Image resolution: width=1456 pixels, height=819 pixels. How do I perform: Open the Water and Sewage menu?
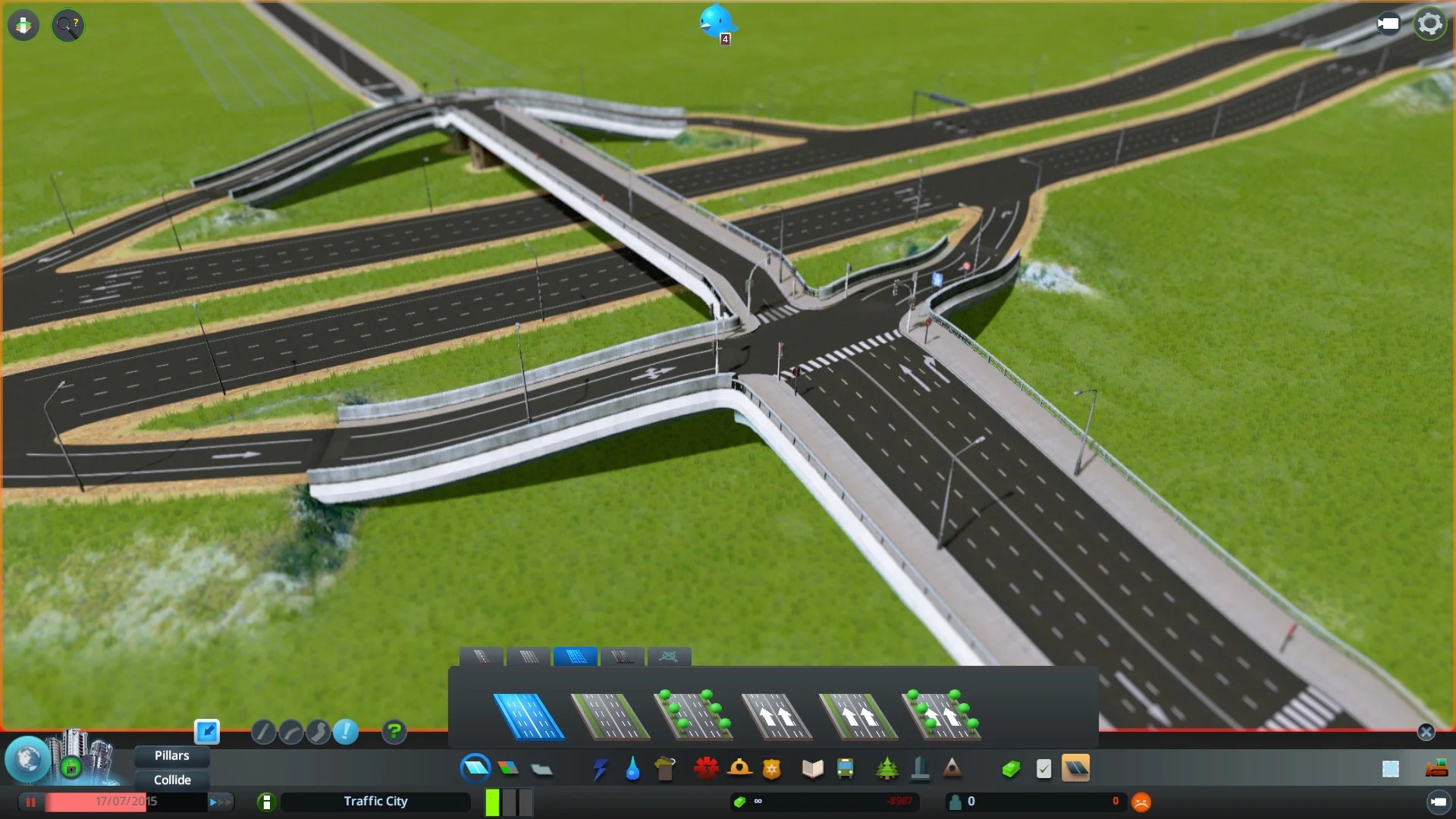[635, 768]
